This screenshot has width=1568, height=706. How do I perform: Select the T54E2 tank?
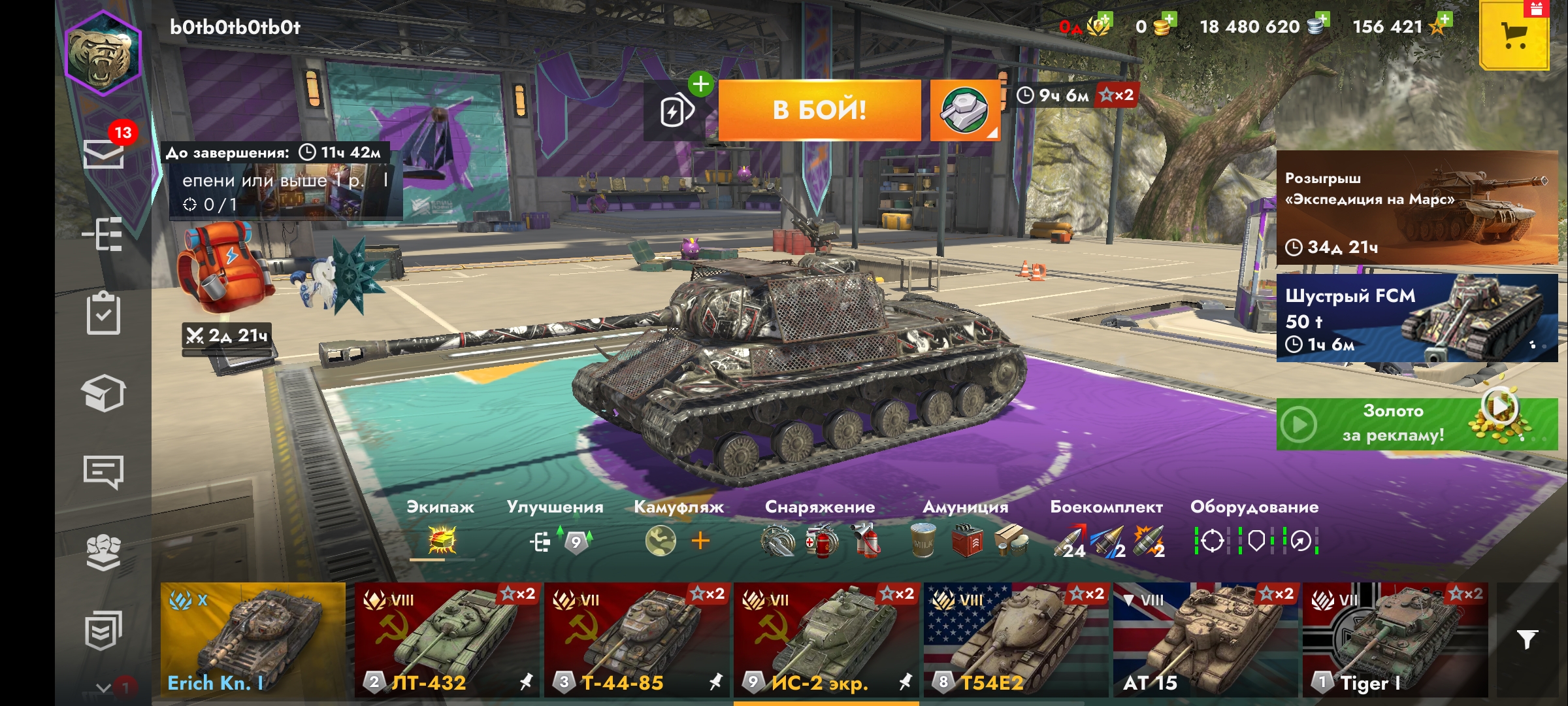(x=1015, y=639)
